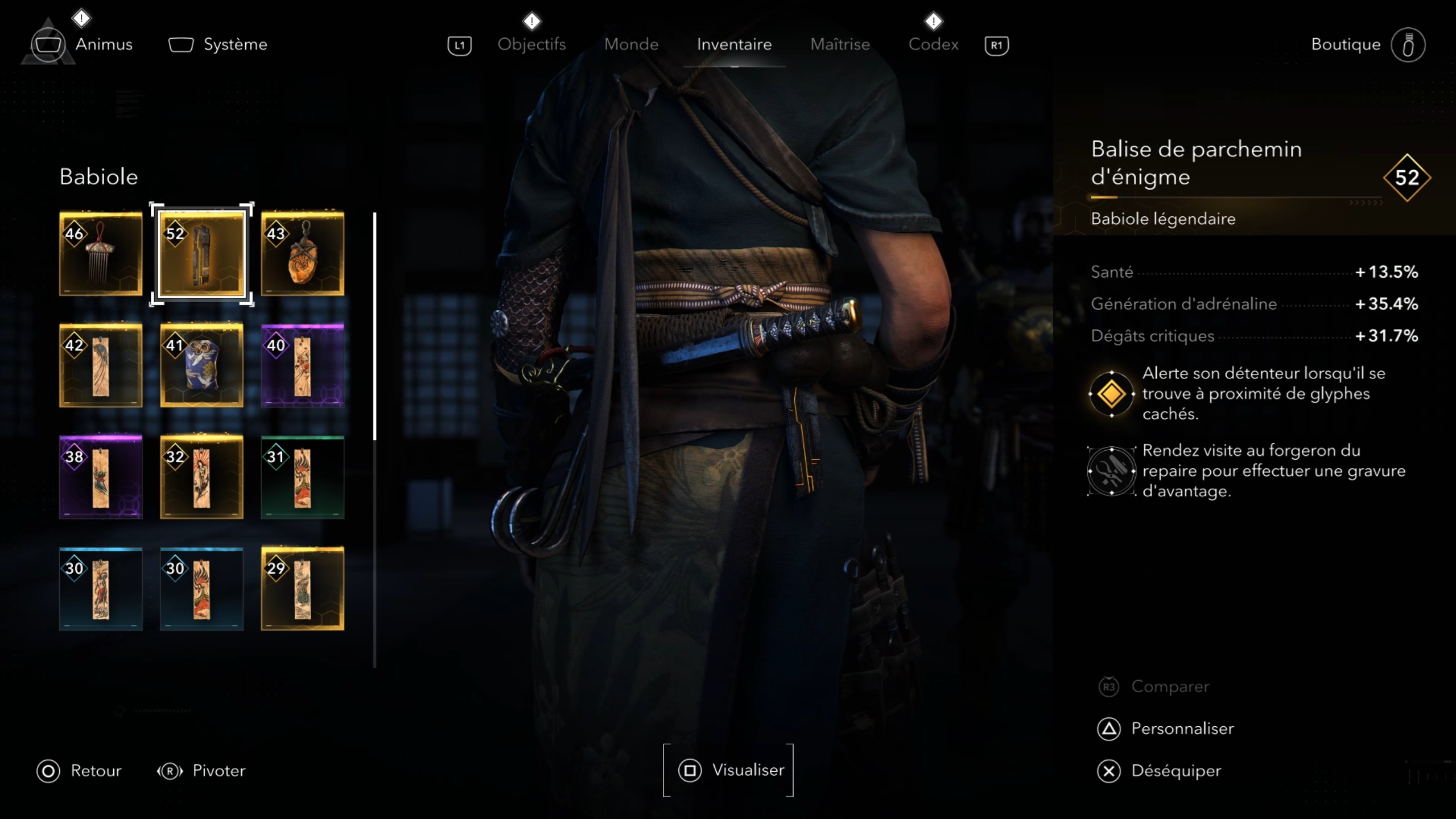Select the level 46 comb trinket

[x=101, y=253]
